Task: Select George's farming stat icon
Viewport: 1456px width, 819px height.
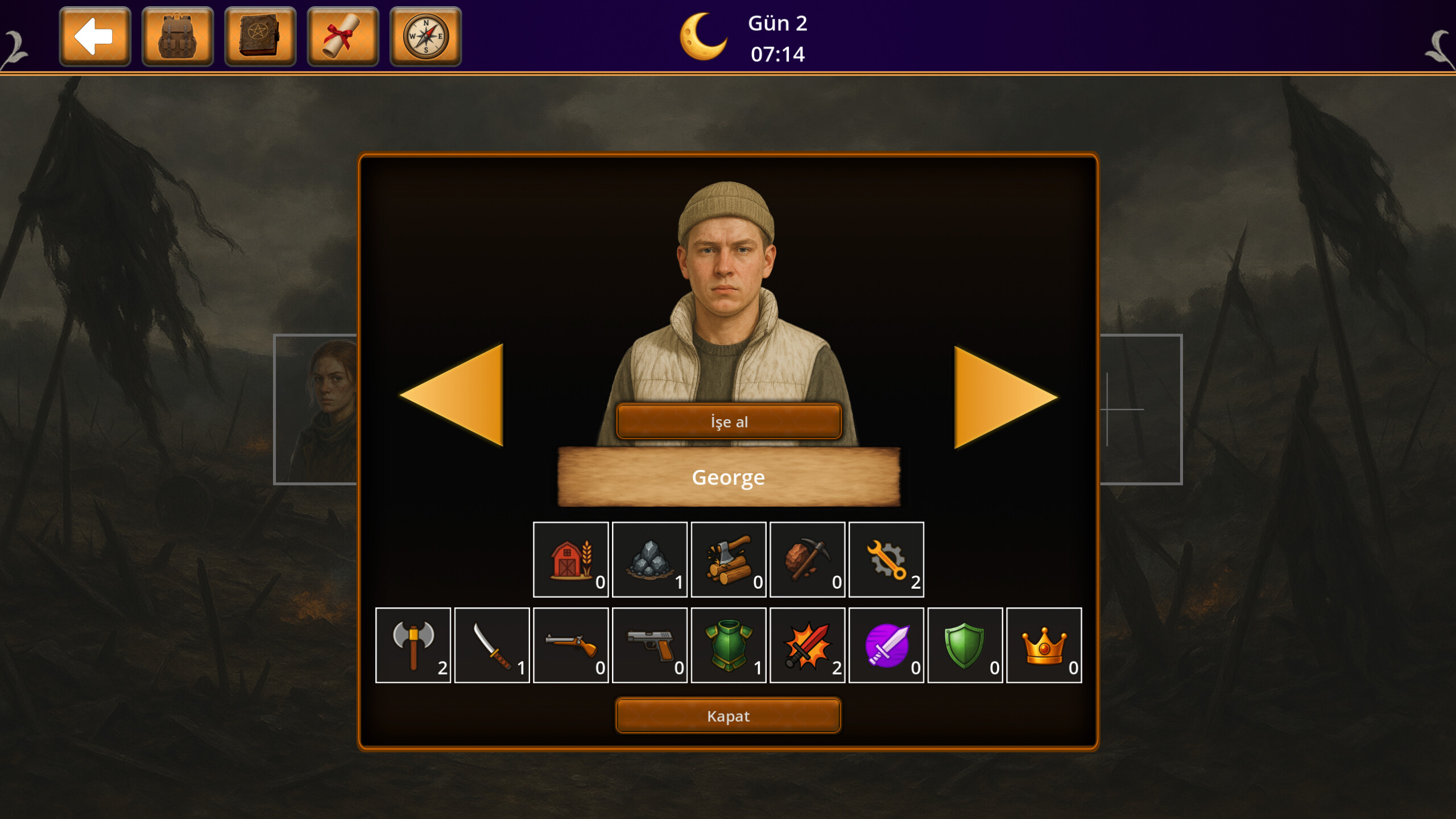Action: coord(570,559)
